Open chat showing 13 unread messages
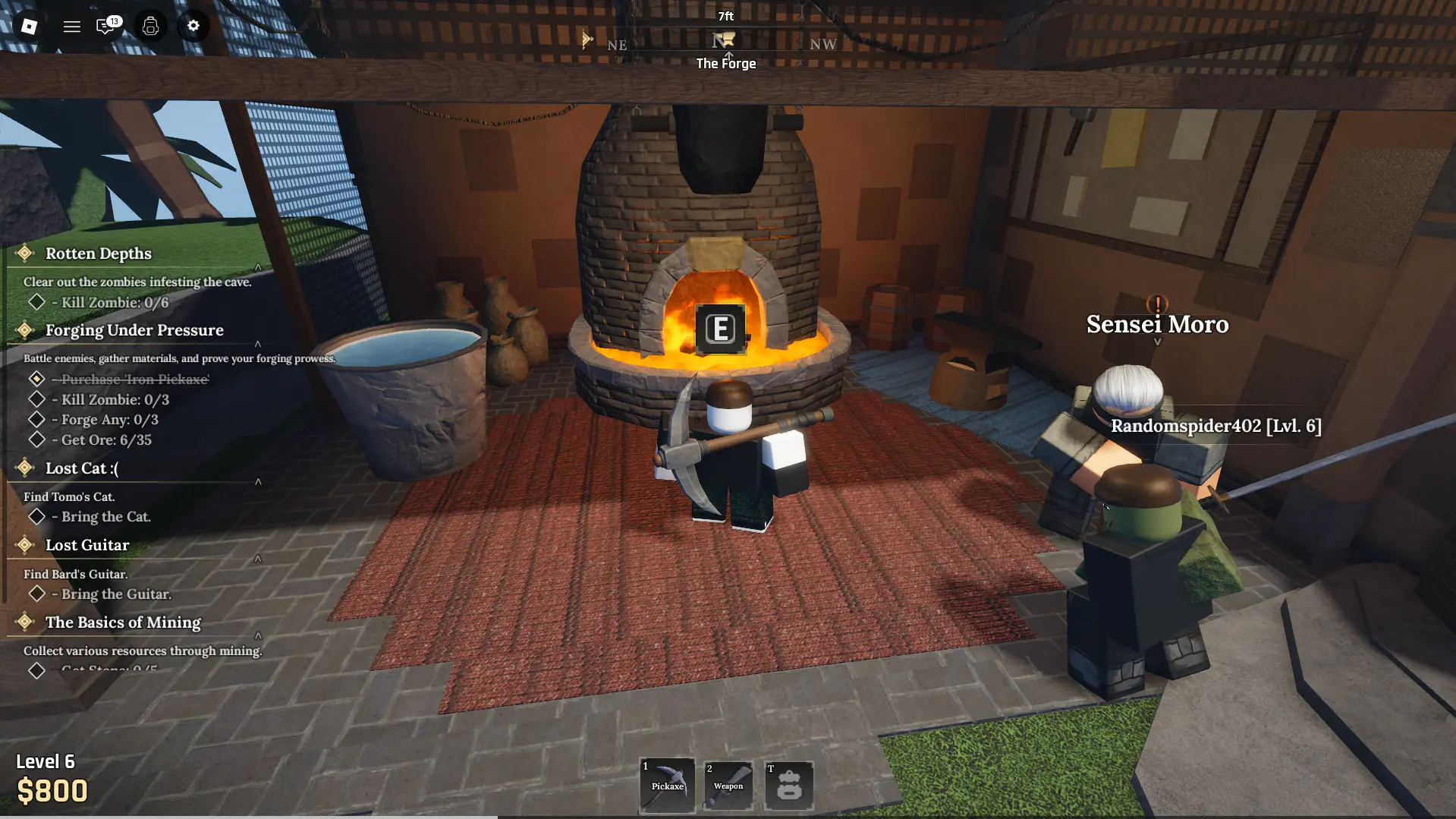The width and height of the screenshot is (1456, 819). click(105, 26)
